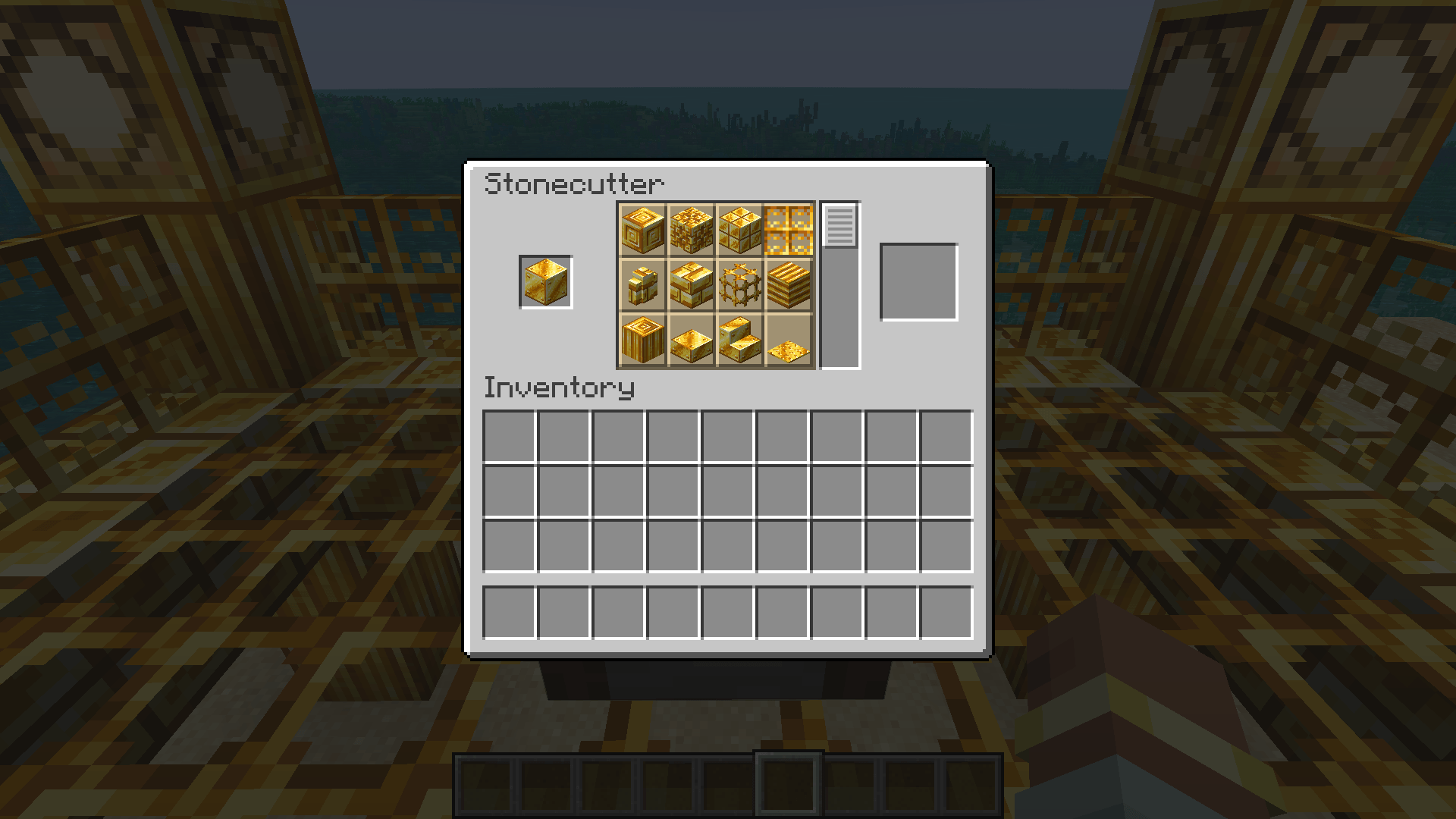Select the gold pillar recipe
Viewport: 1456px width, 819px height.
click(x=643, y=340)
